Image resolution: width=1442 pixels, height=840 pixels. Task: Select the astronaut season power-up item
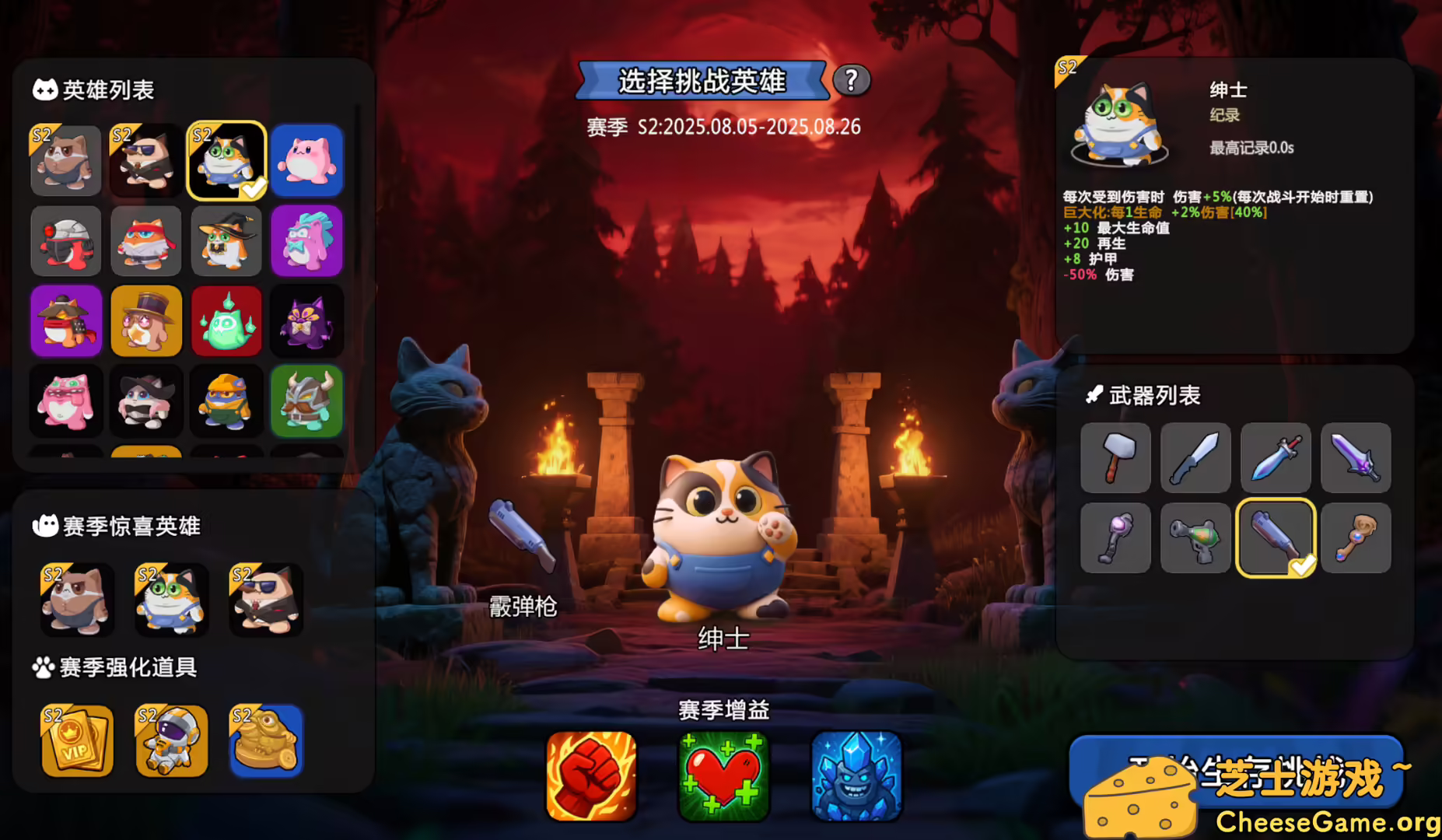(173, 740)
